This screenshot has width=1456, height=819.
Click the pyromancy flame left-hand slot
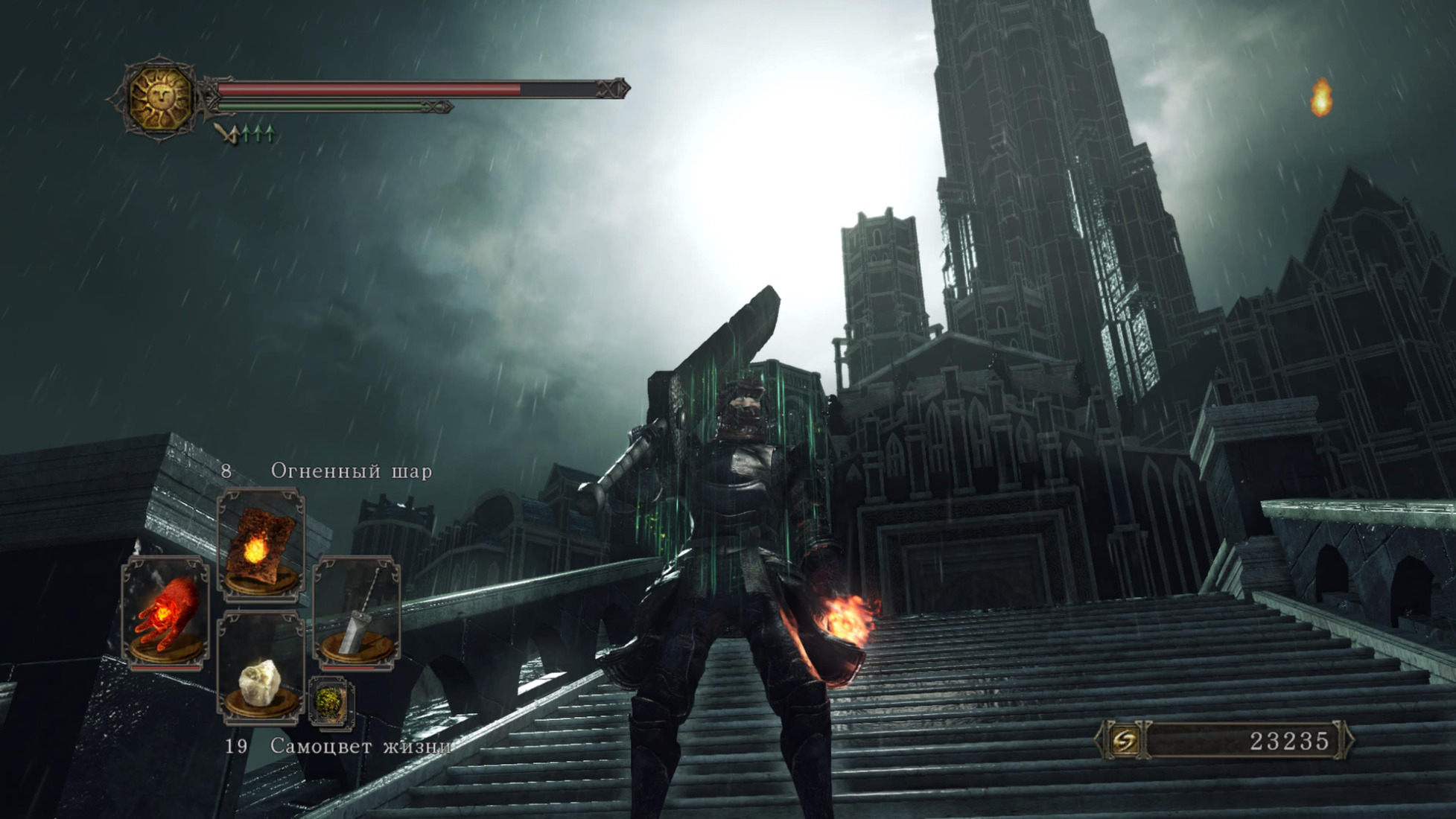[x=165, y=614]
